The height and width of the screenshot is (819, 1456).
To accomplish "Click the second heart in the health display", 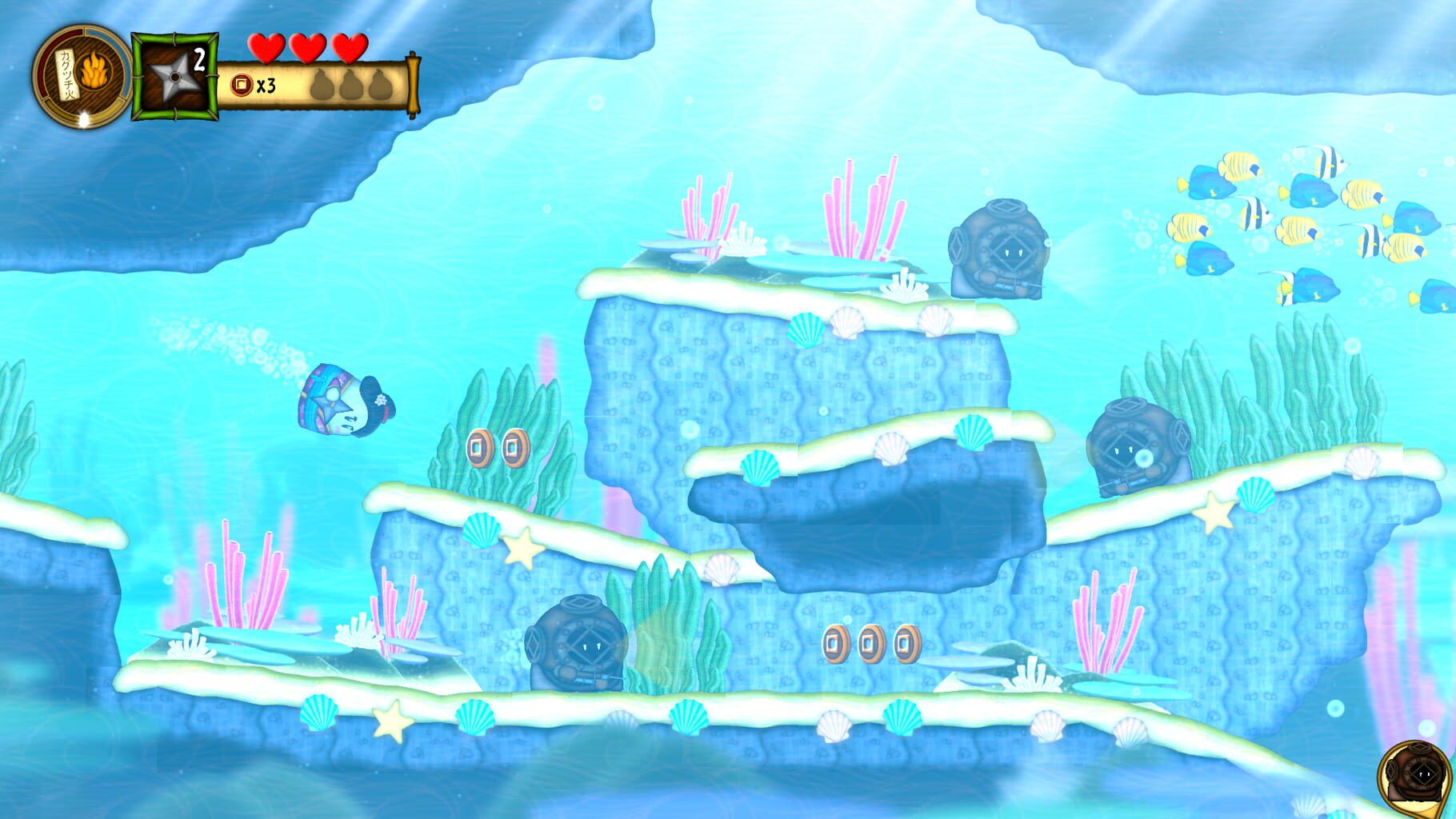I will [306, 46].
